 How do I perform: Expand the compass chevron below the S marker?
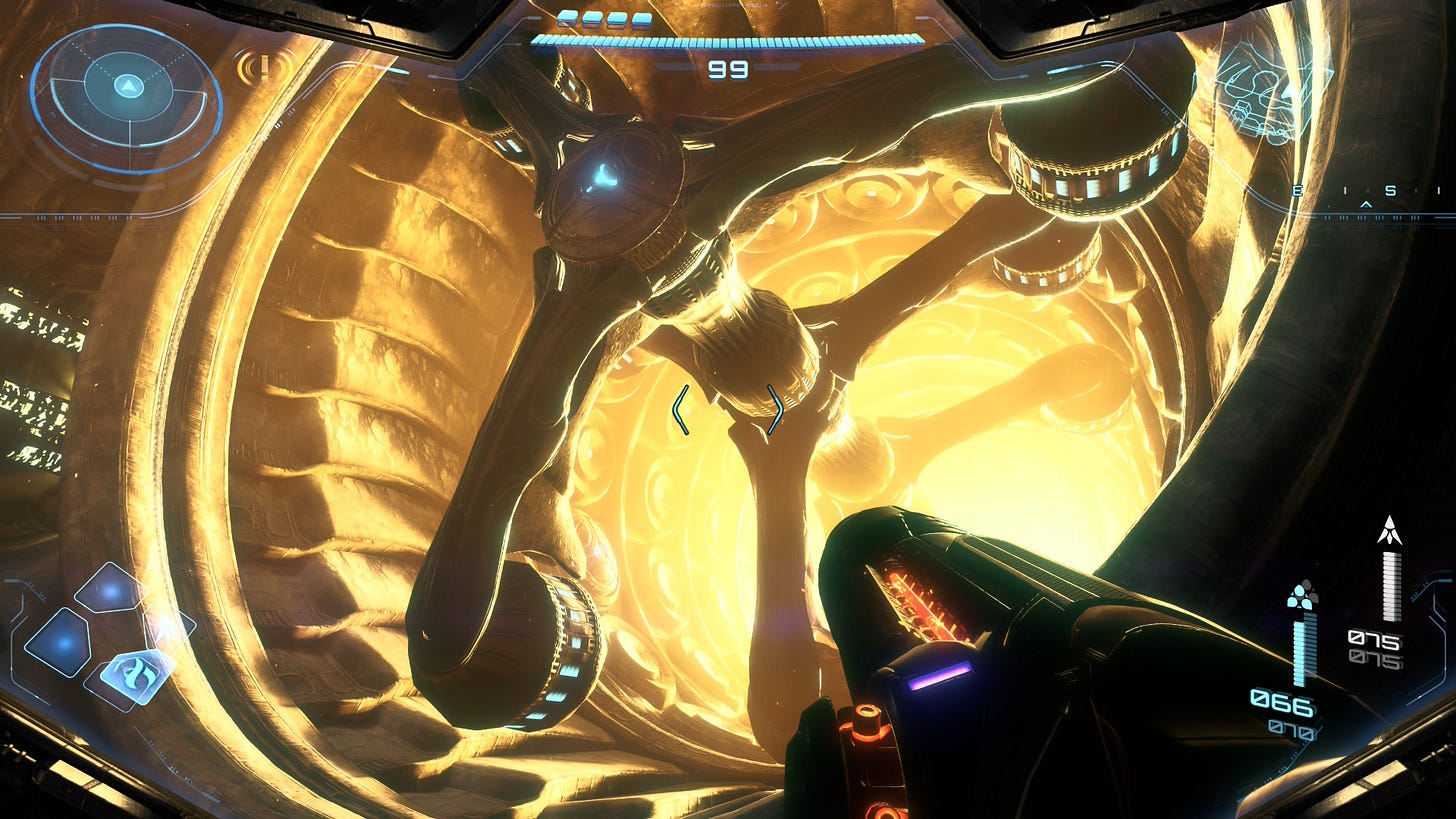(x=1366, y=204)
